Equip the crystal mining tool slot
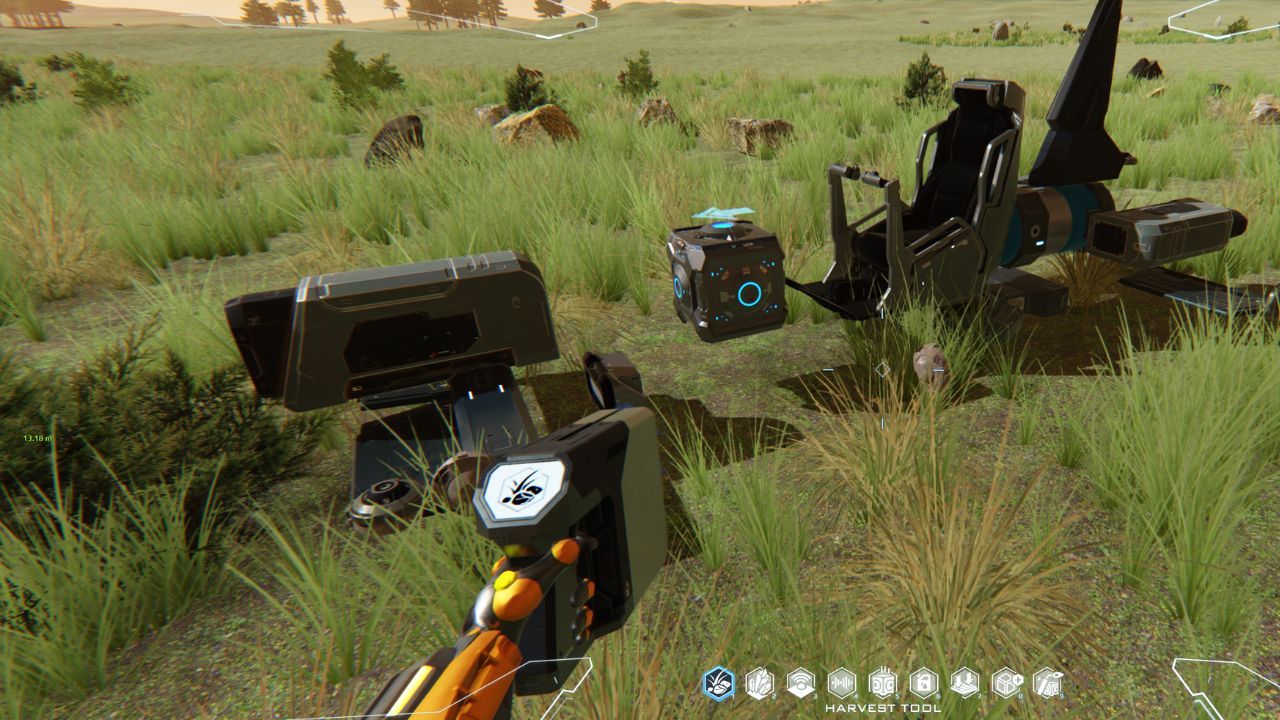Screen dimensions: 1280x720 coord(759,683)
